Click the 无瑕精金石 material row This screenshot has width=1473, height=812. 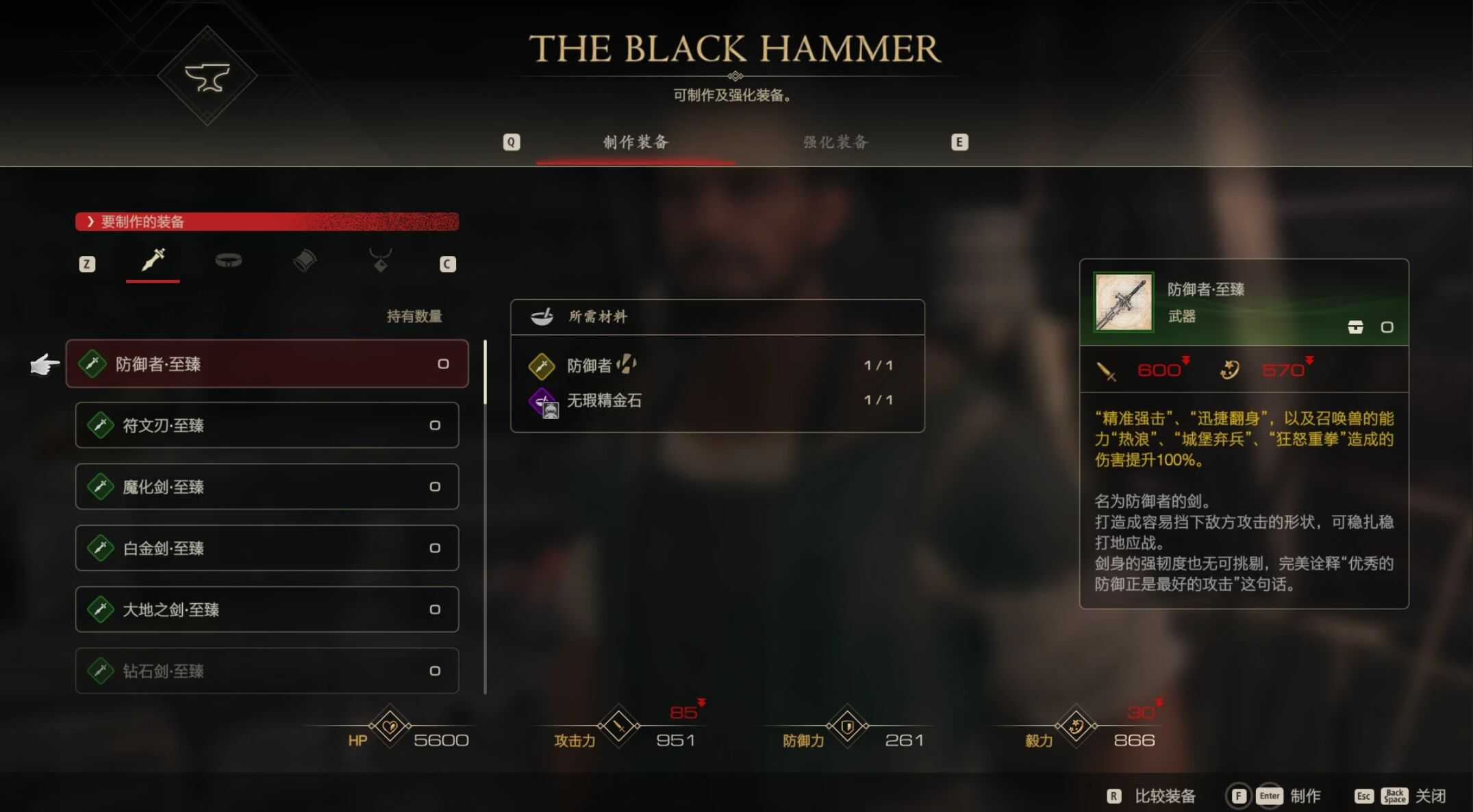716,401
